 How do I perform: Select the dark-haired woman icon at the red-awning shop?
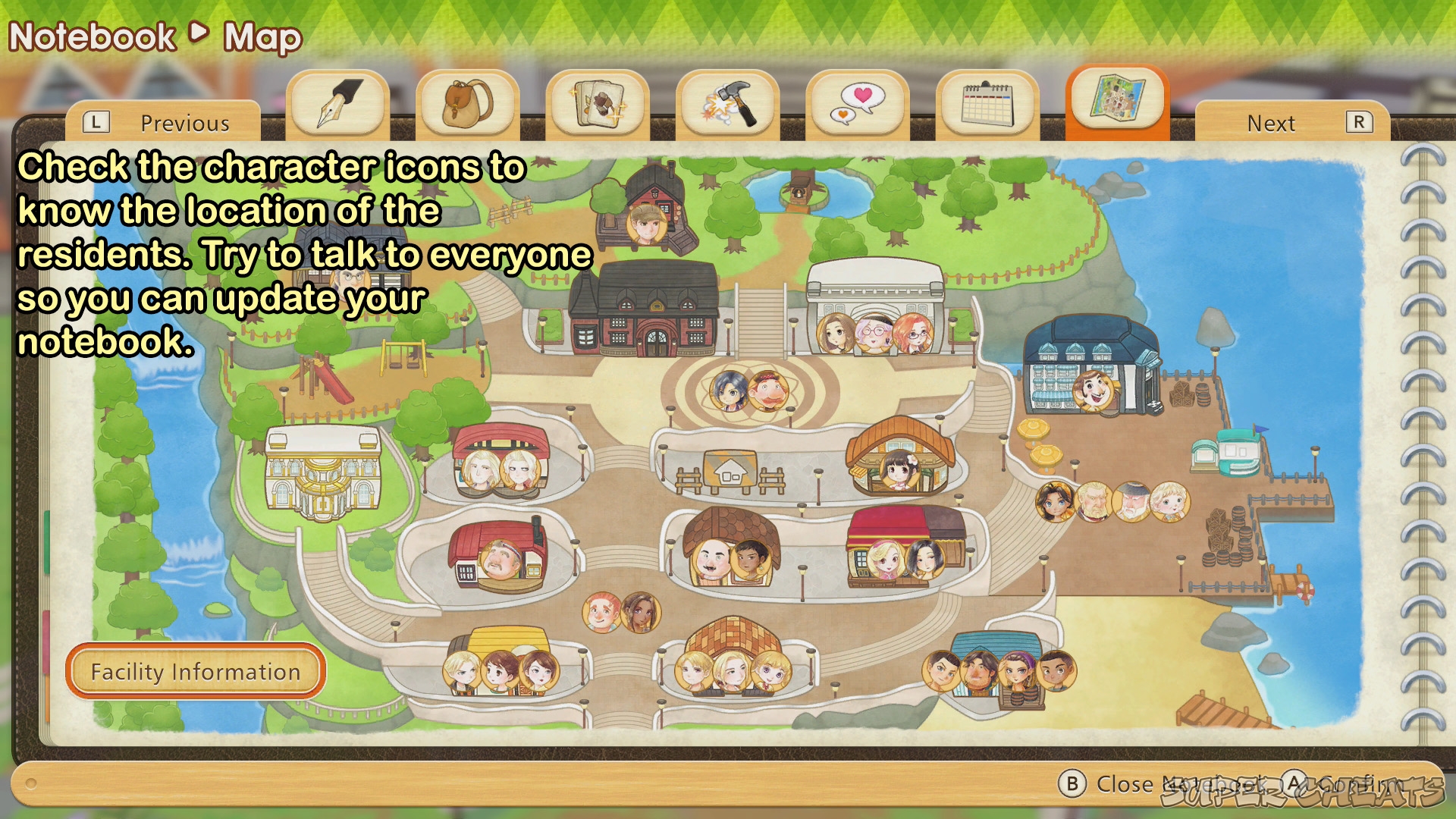pyautogui.click(x=924, y=560)
